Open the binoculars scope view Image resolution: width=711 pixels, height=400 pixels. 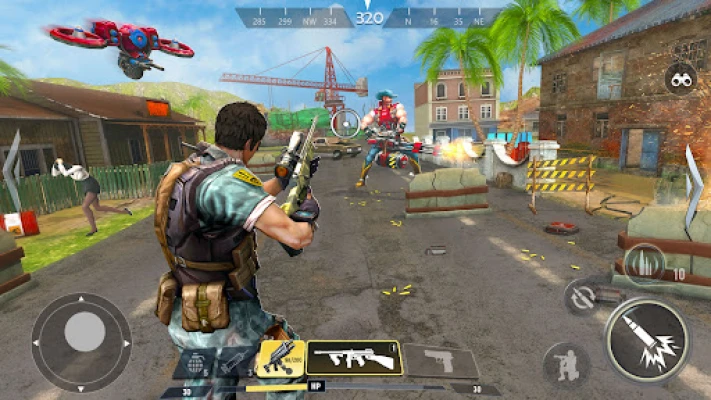coord(680,79)
